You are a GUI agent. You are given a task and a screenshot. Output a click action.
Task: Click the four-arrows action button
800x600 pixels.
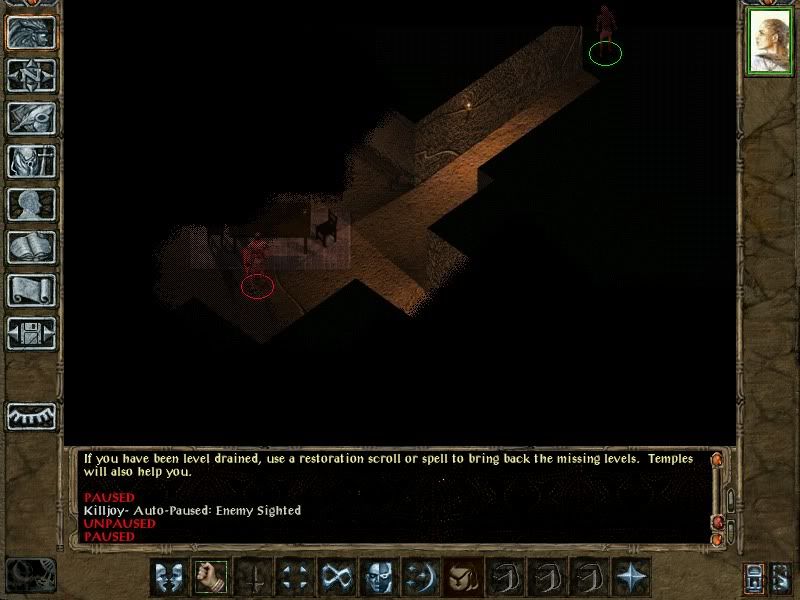pos(294,577)
